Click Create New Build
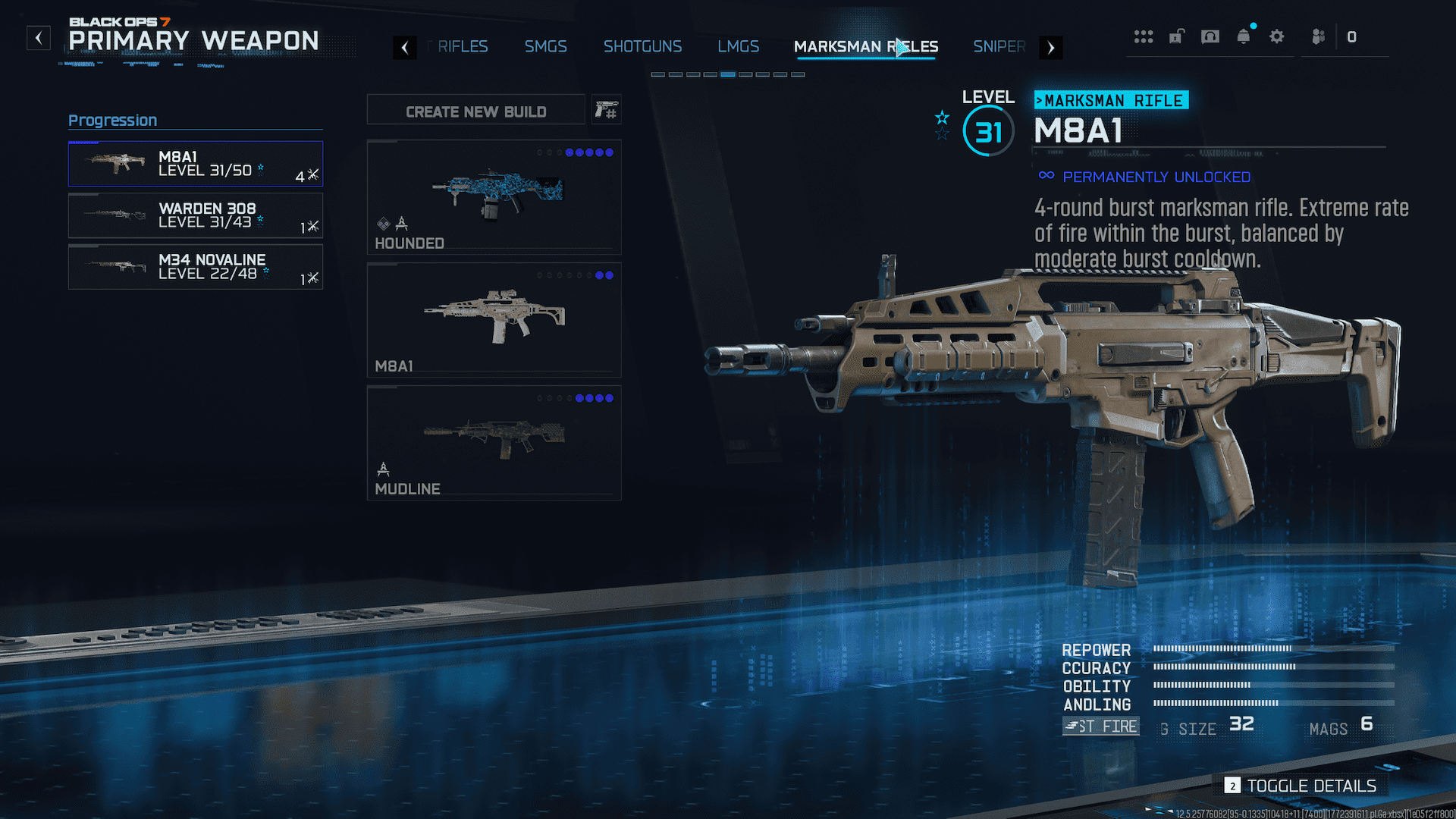The width and height of the screenshot is (1456, 819). pyautogui.click(x=475, y=111)
